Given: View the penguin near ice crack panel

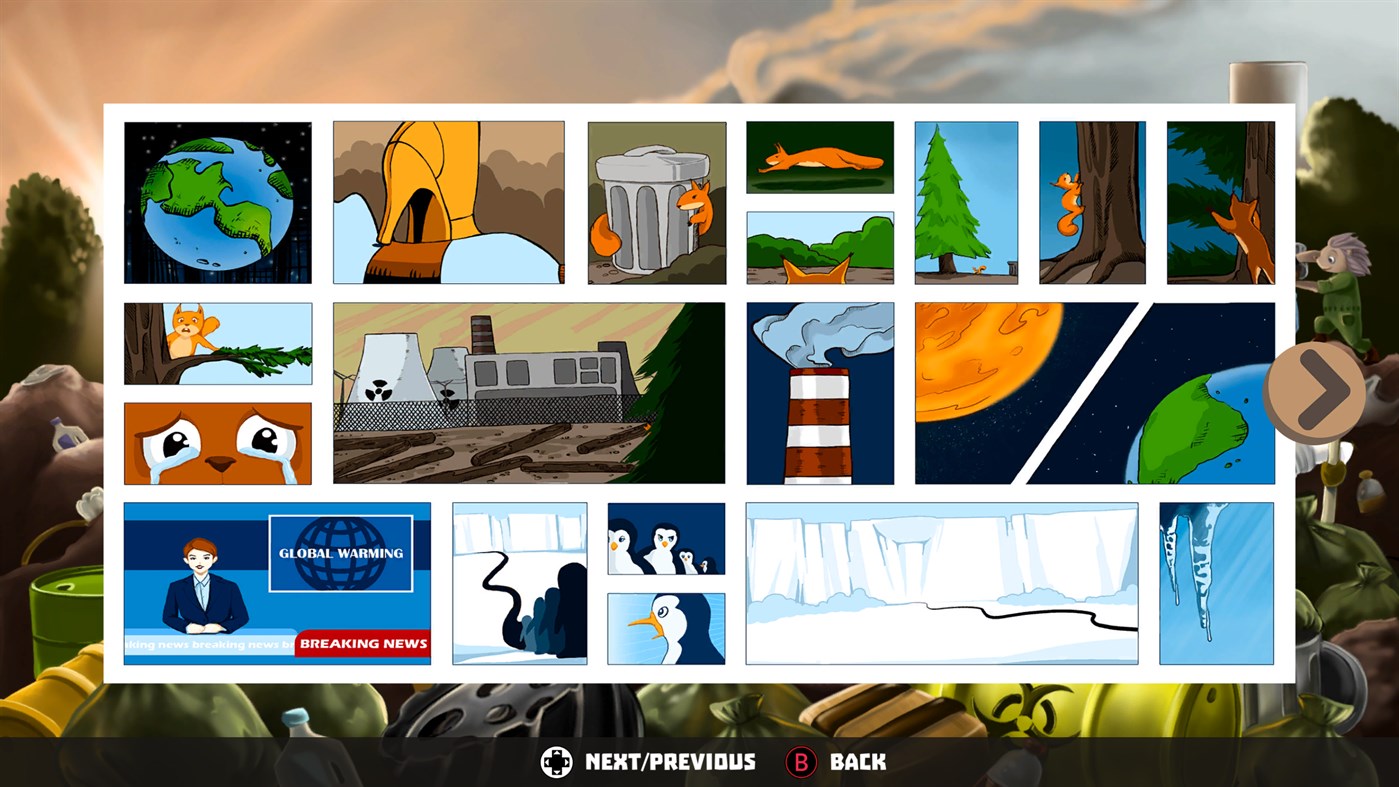Looking at the screenshot, I should coord(520,583).
